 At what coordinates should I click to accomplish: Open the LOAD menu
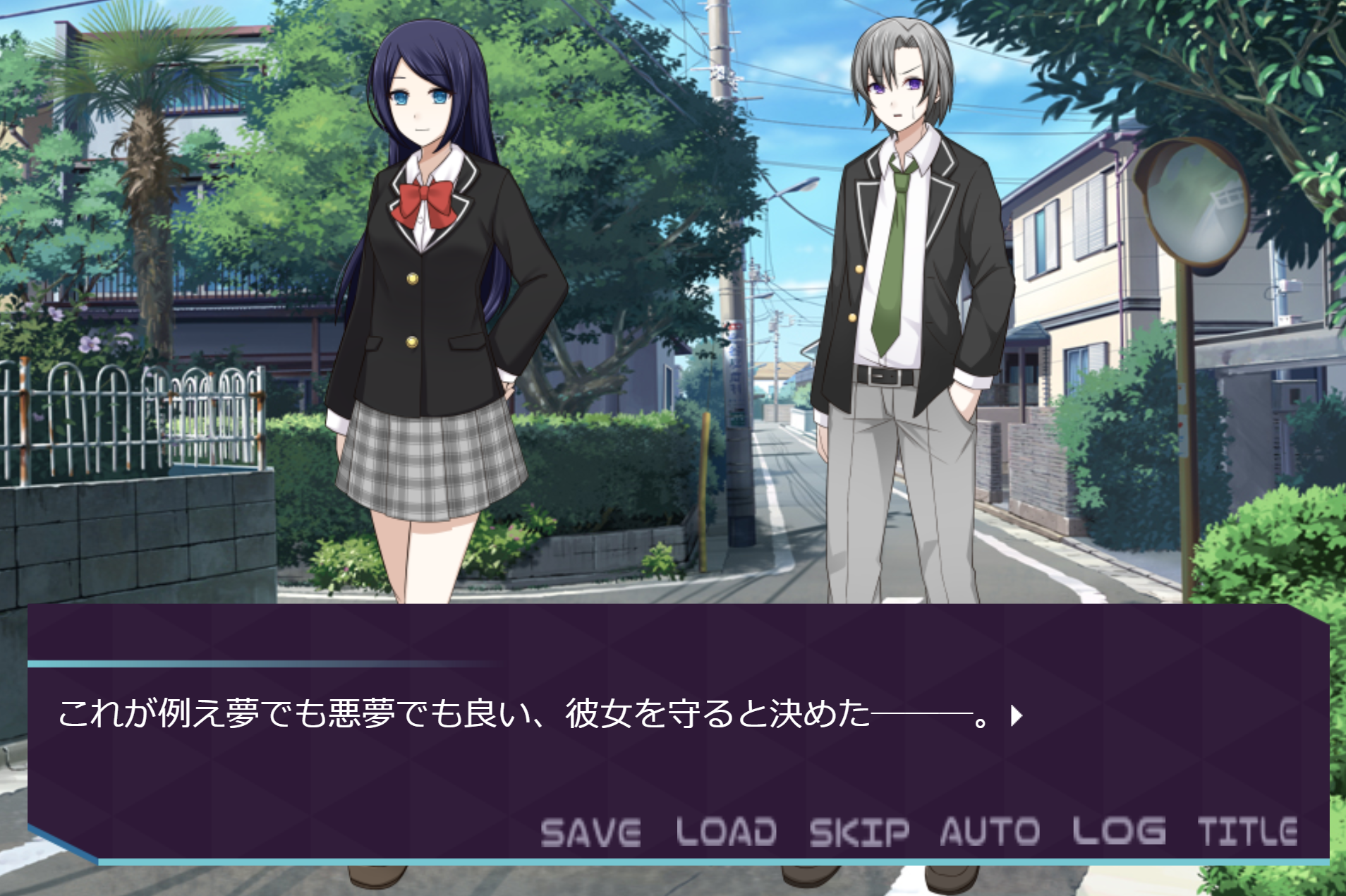pyautogui.click(x=726, y=832)
